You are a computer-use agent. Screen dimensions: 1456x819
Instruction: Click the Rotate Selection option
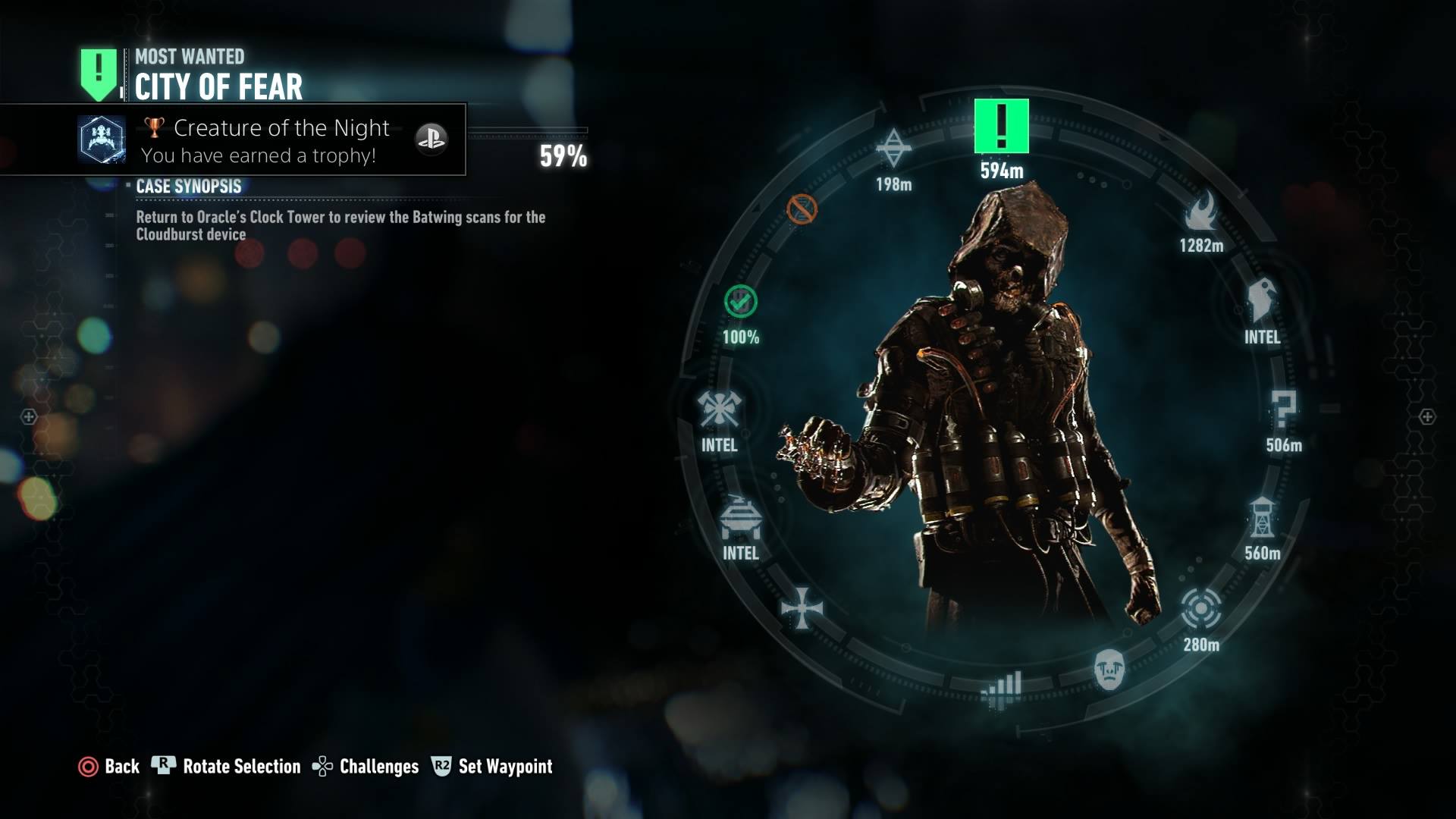227,767
